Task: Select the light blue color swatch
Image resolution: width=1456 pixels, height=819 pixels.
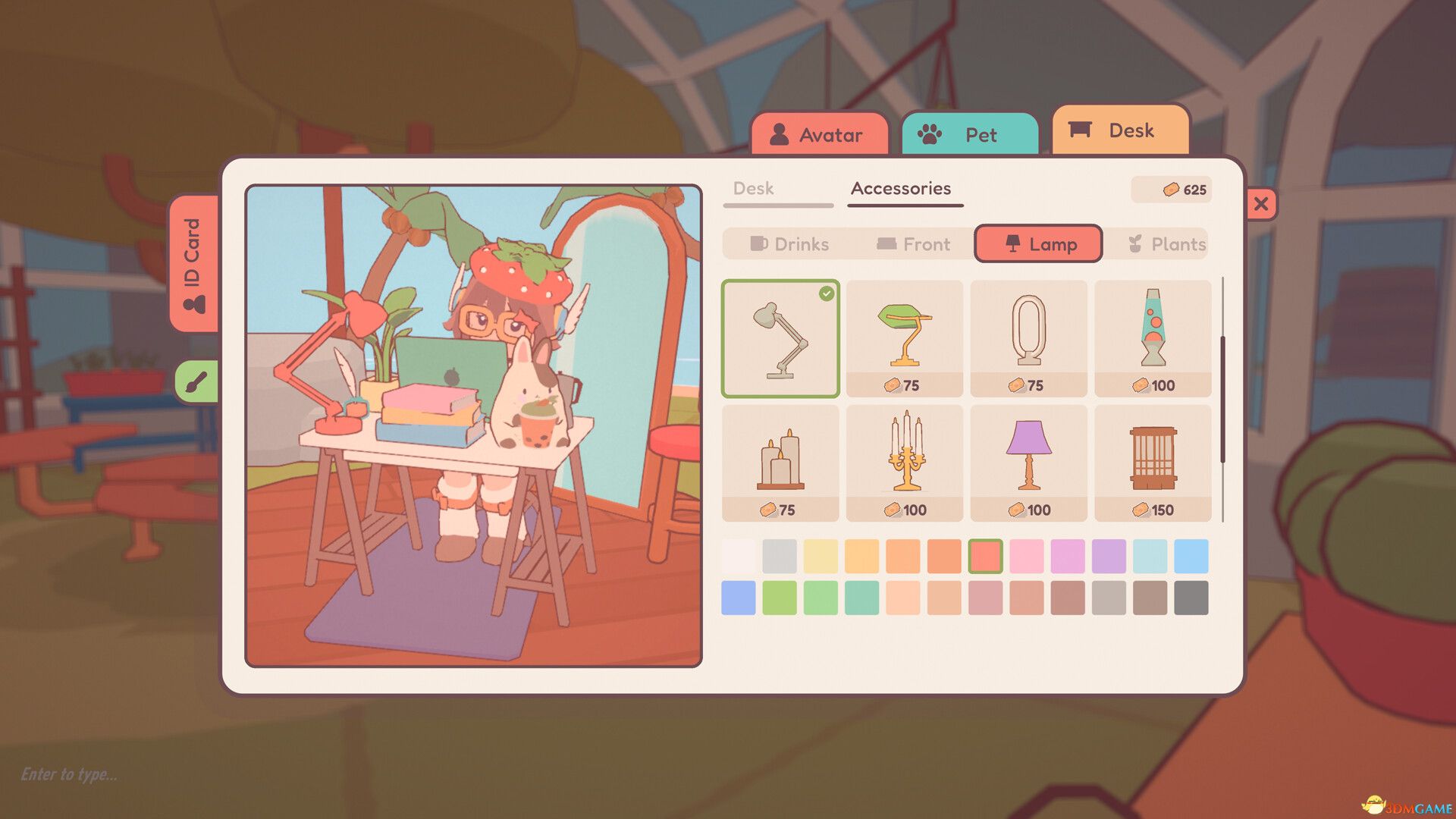Action: [x=1151, y=557]
